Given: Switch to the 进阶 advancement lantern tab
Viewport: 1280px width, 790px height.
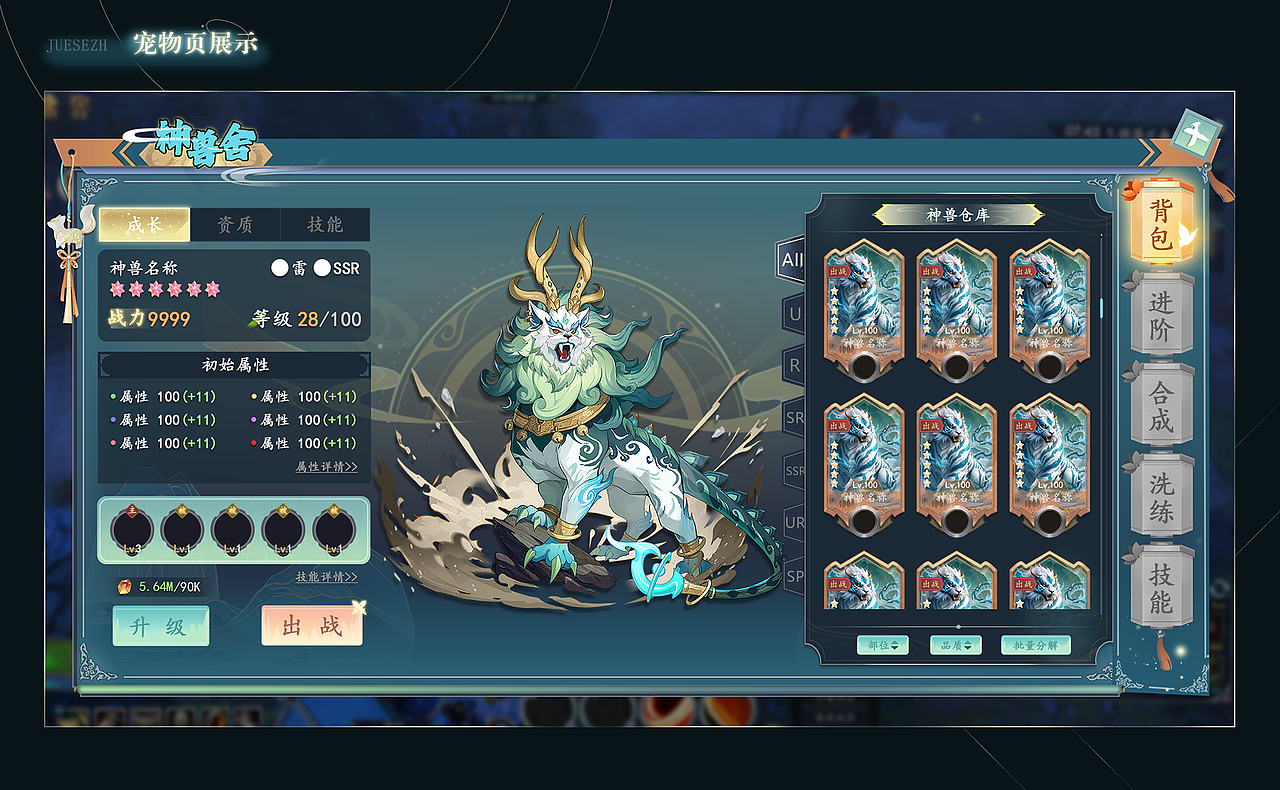Looking at the screenshot, I should [x=1161, y=316].
